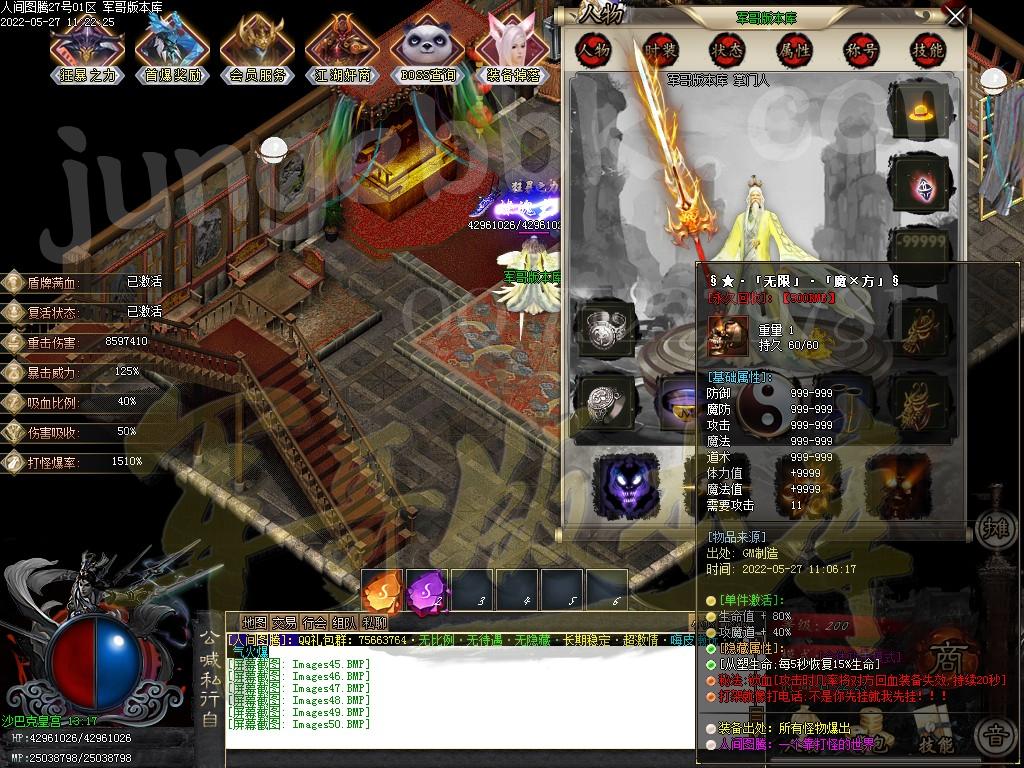Switch to the 属性 attributes tab
This screenshot has height=768, width=1024.
click(x=794, y=49)
